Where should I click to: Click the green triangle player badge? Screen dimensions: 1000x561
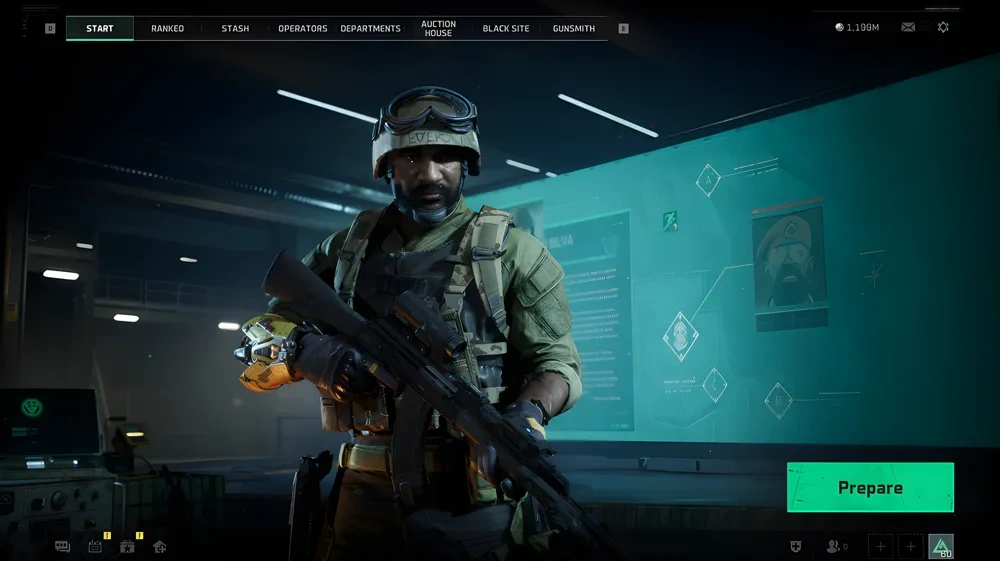(x=941, y=546)
